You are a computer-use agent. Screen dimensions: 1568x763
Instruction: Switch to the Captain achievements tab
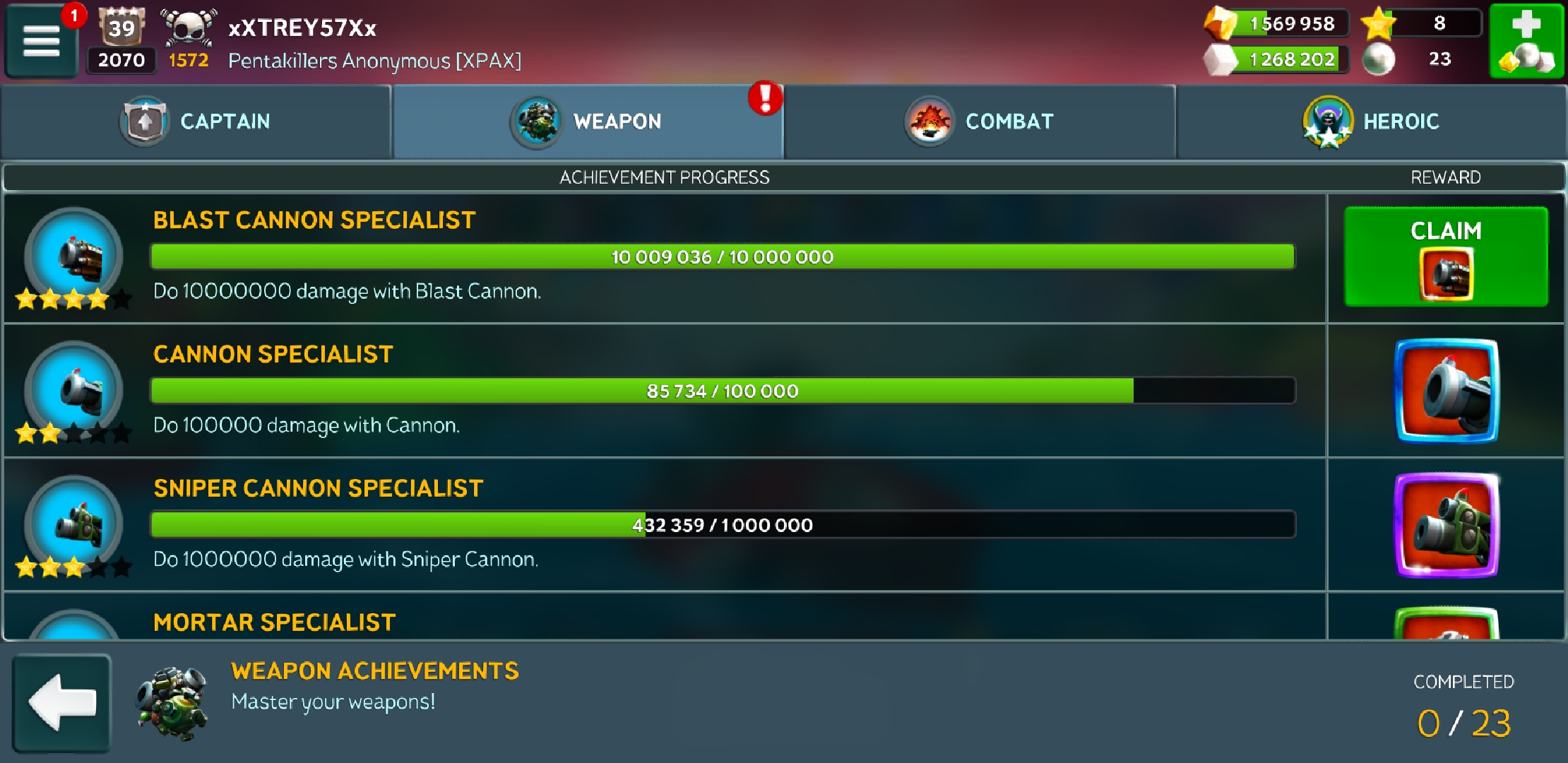tap(196, 122)
